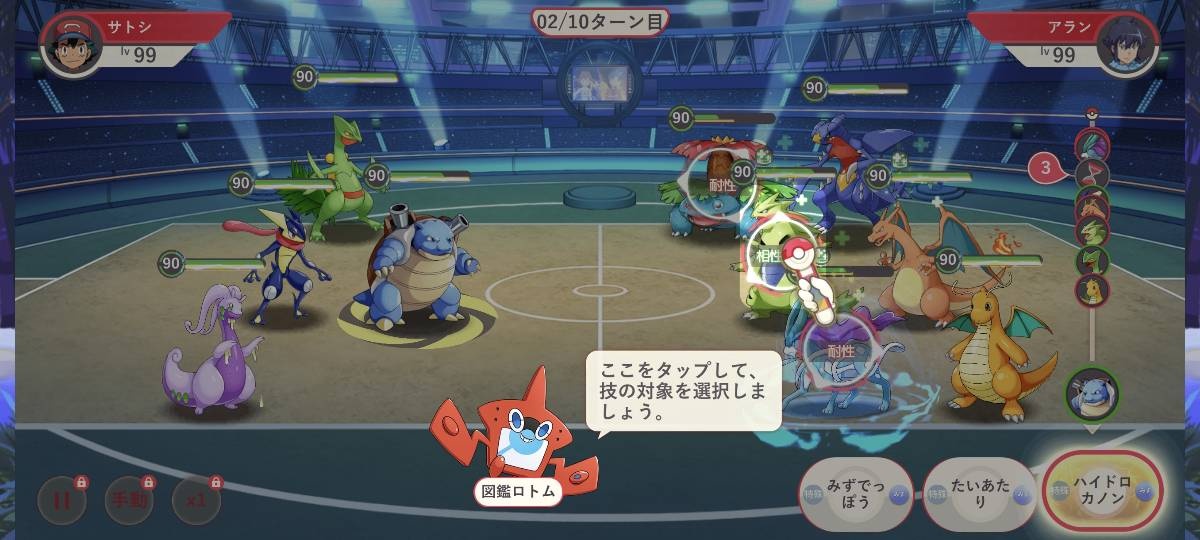Tap the tutorial speech bubble
Viewport: 1200px width, 540px height.
pyautogui.click(x=682, y=390)
